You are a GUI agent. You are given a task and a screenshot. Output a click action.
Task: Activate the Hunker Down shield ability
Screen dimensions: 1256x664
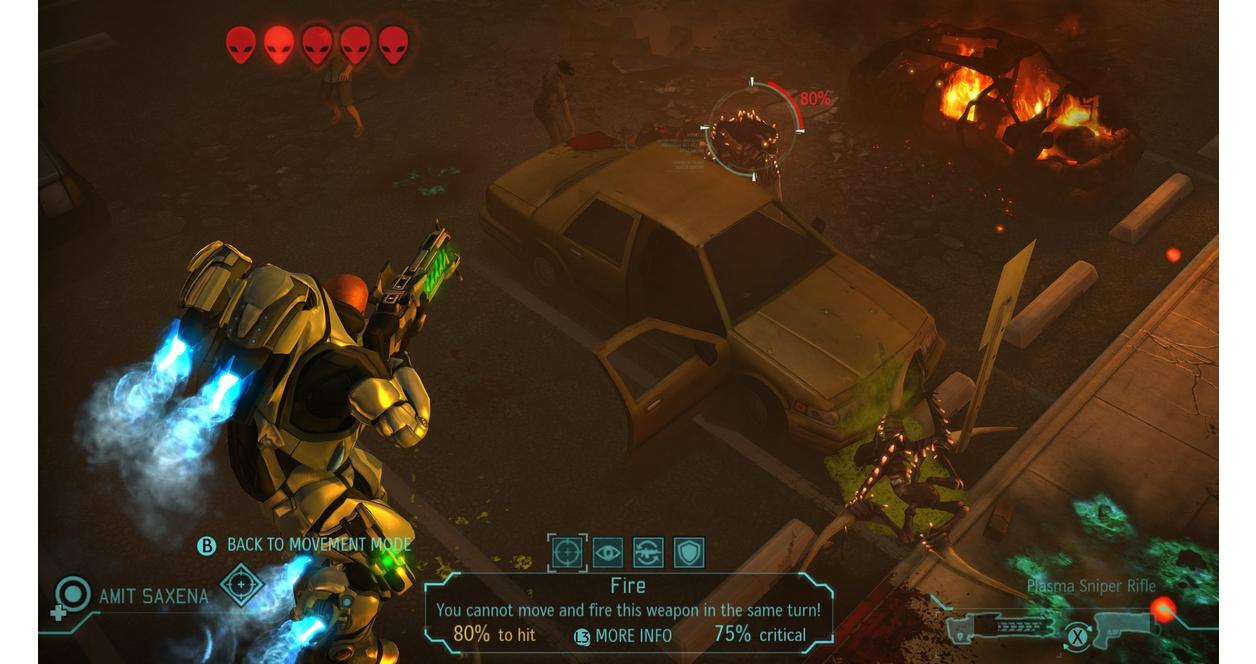[x=688, y=552]
